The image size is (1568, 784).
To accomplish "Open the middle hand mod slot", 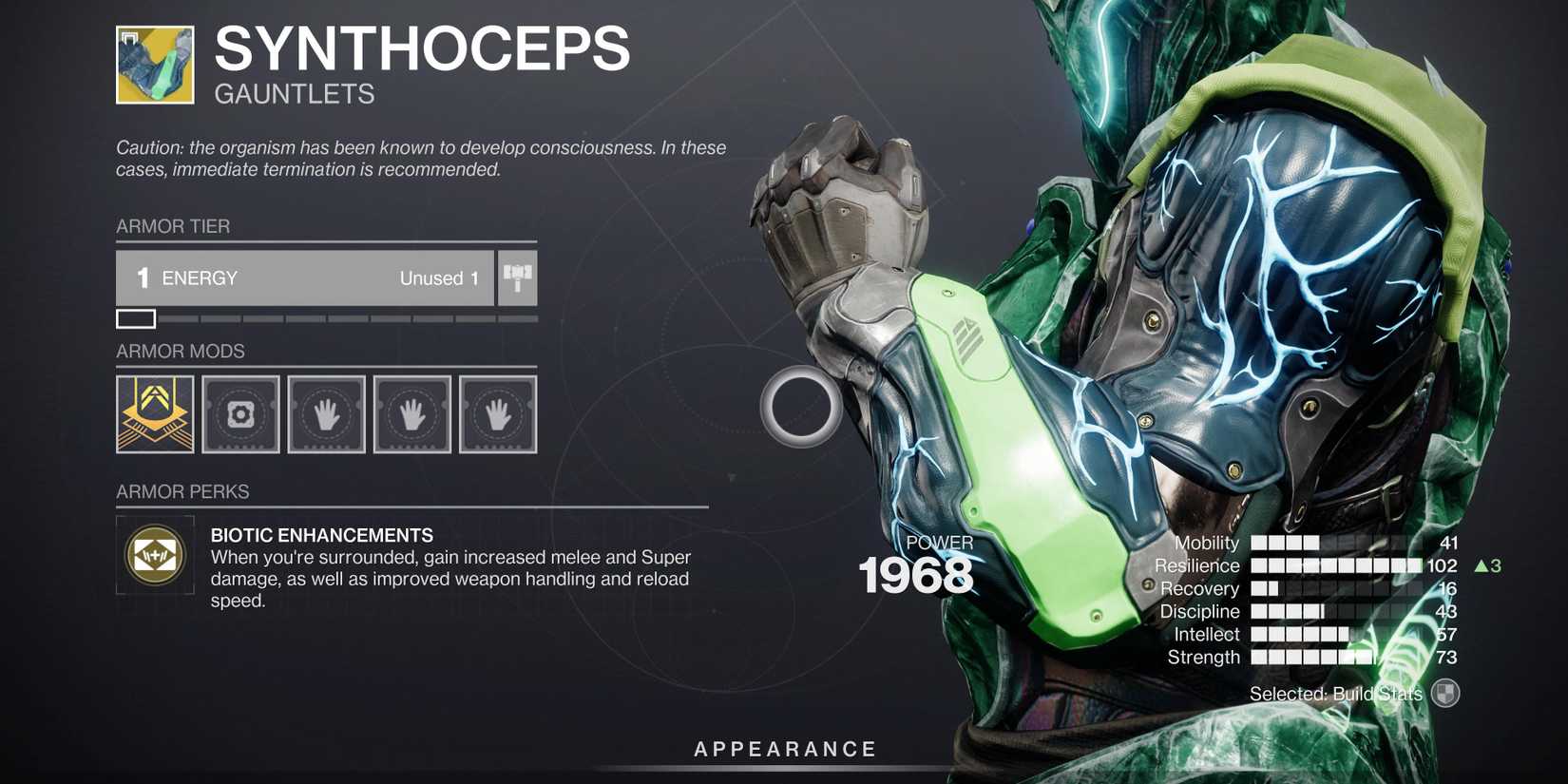I will pyautogui.click(x=411, y=413).
